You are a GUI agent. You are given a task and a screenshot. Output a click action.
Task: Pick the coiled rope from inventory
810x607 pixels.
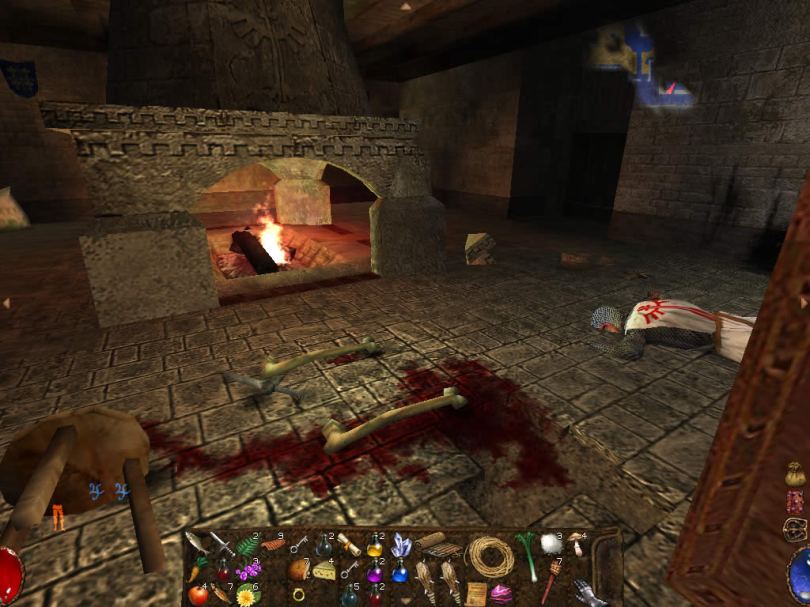pos(490,556)
